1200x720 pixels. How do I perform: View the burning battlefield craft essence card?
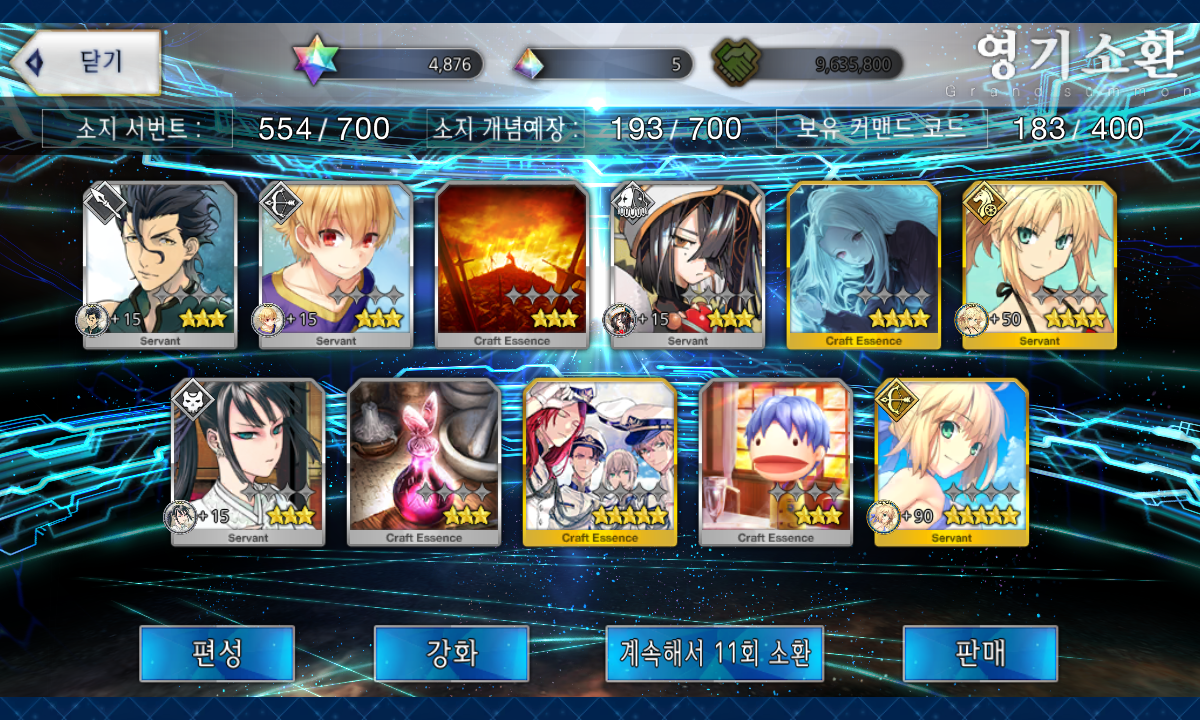pyautogui.click(x=512, y=265)
